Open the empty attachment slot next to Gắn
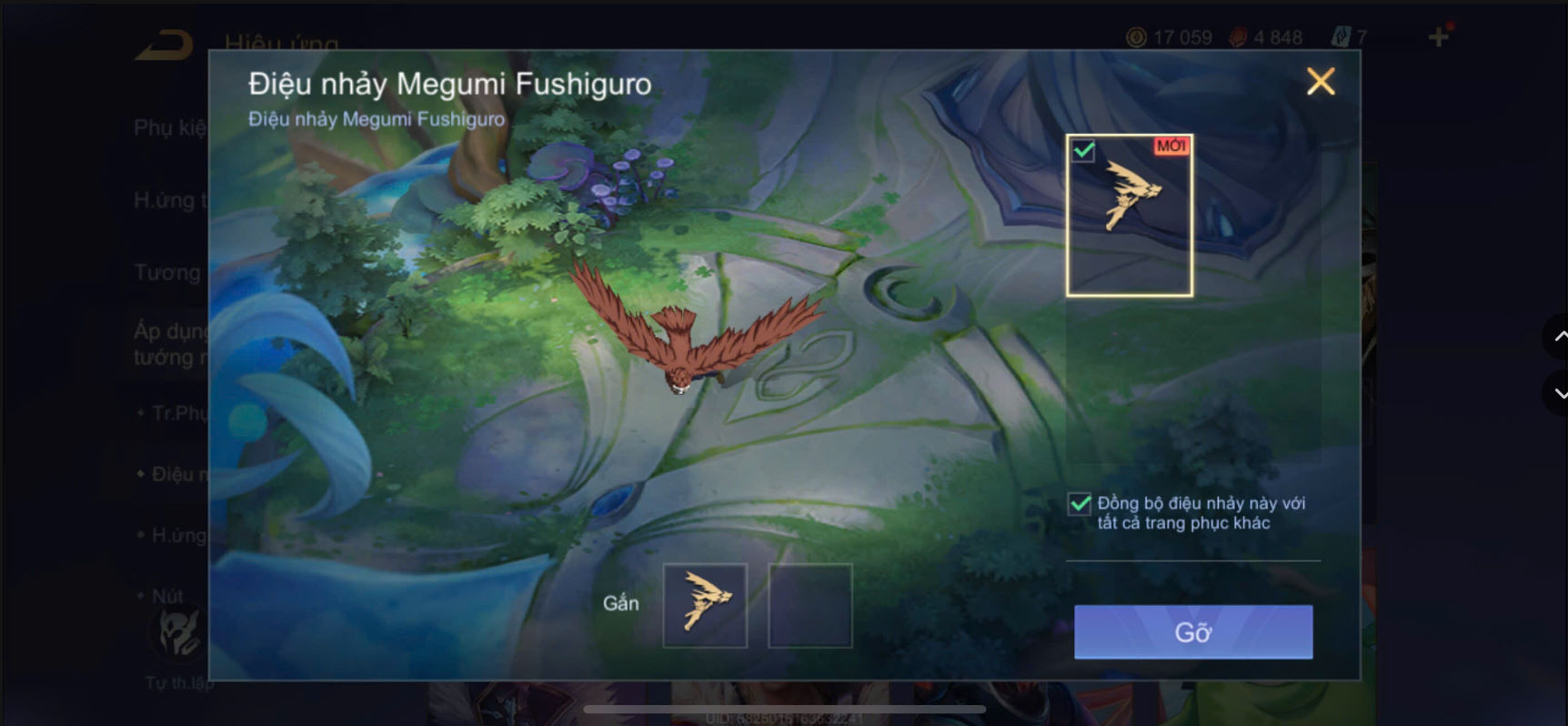Screen dimensions: 1568x726 coord(810,603)
